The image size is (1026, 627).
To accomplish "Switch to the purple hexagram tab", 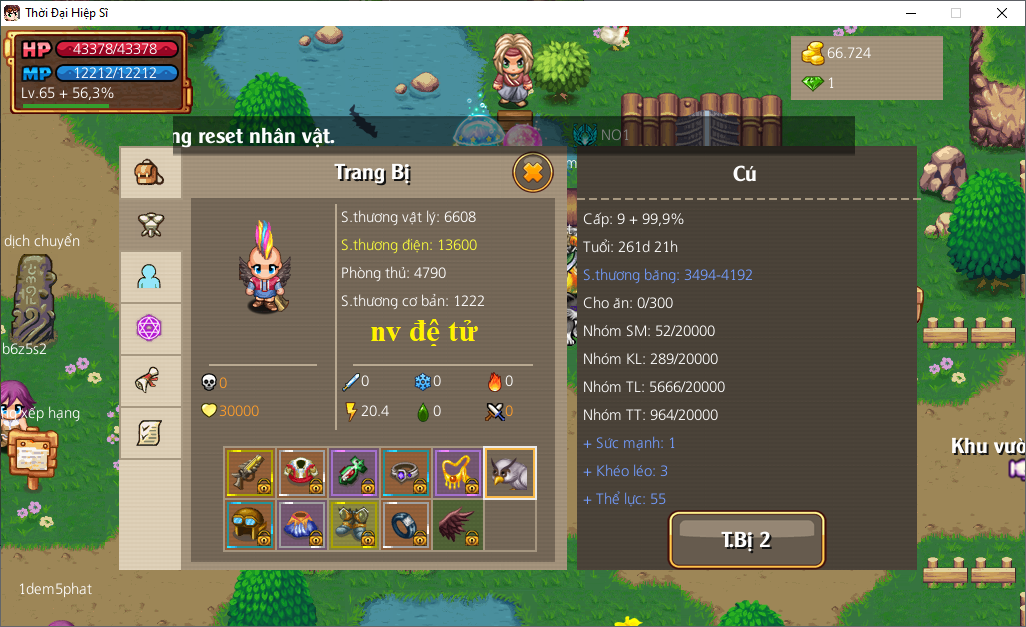I will [x=150, y=329].
